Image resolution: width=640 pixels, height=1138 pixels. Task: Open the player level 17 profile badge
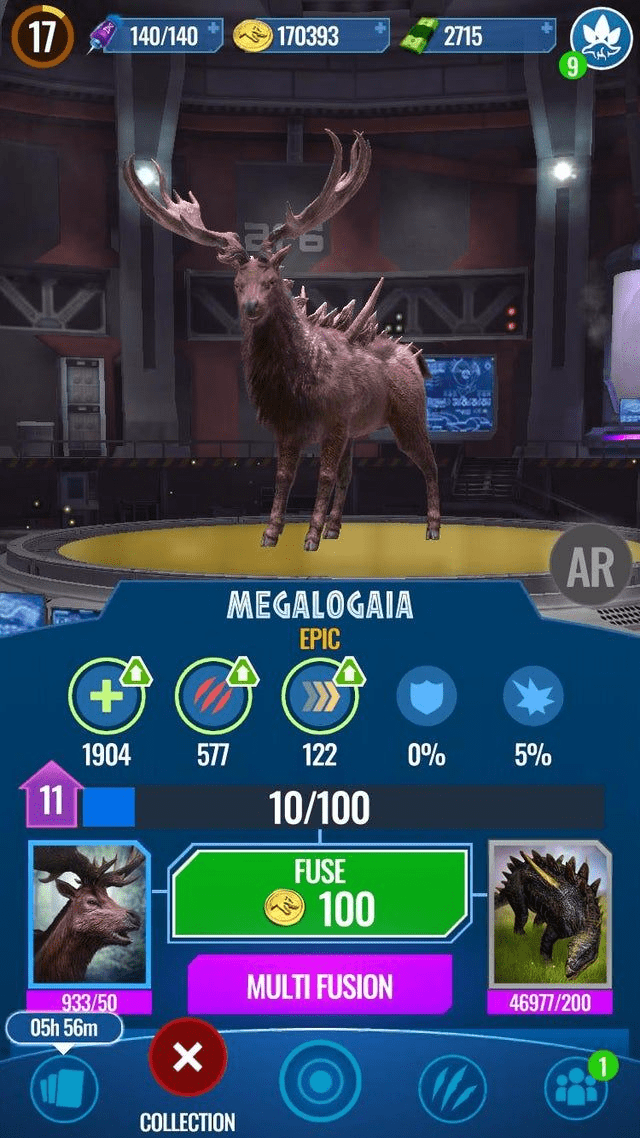point(42,37)
